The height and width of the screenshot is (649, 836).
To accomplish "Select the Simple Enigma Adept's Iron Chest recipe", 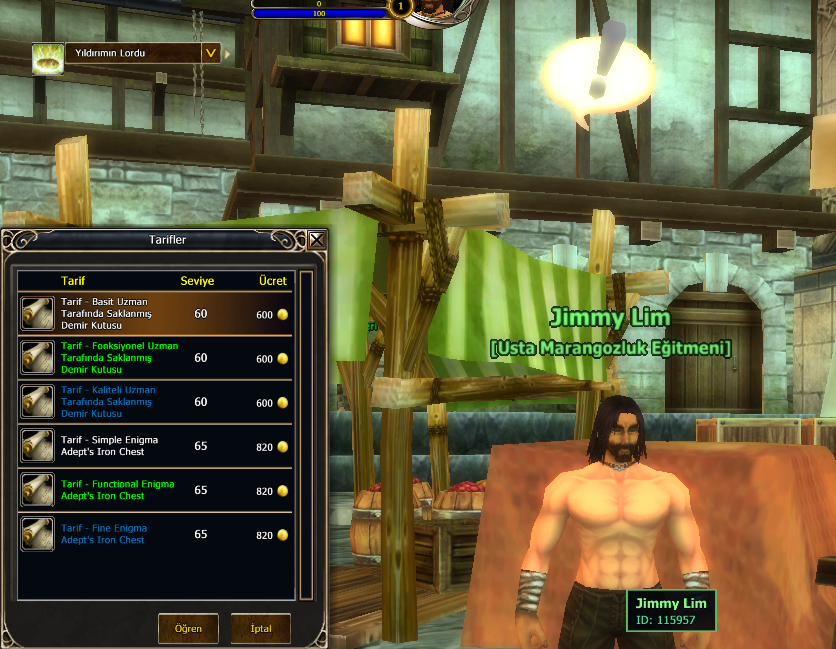I will [155, 446].
